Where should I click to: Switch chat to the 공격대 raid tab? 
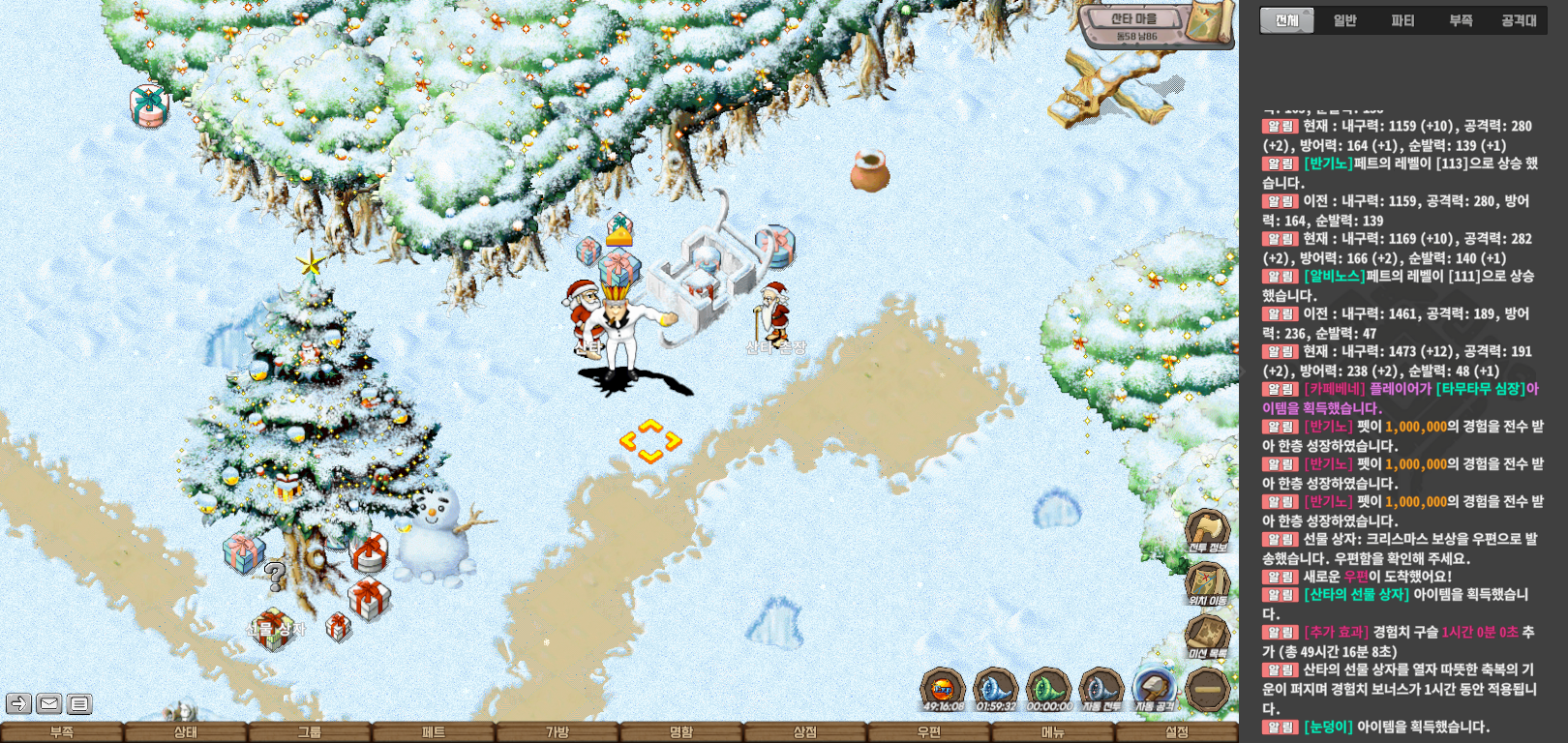point(1519,20)
